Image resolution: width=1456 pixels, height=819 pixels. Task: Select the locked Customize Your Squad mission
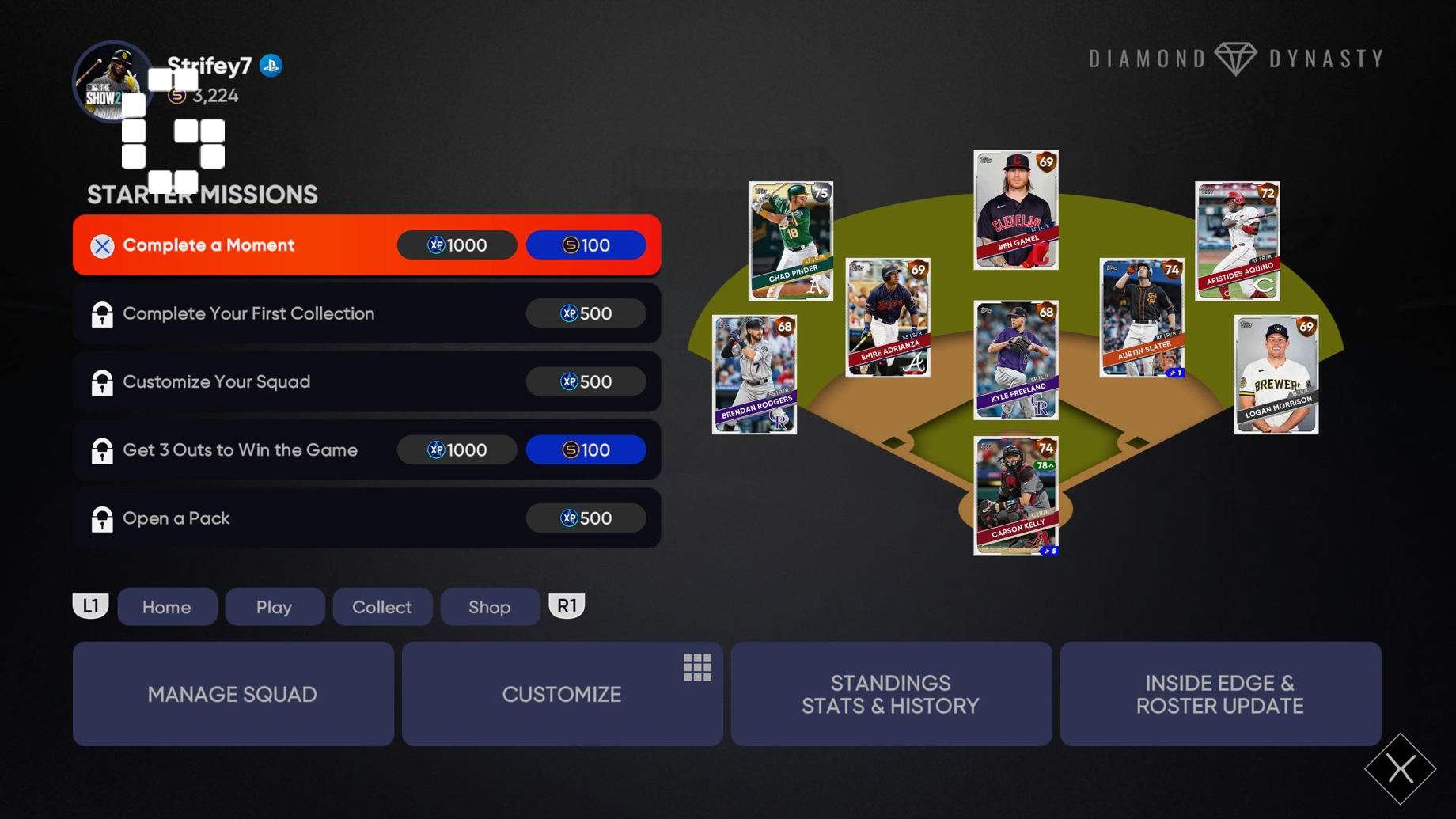(x=237, y=381)
